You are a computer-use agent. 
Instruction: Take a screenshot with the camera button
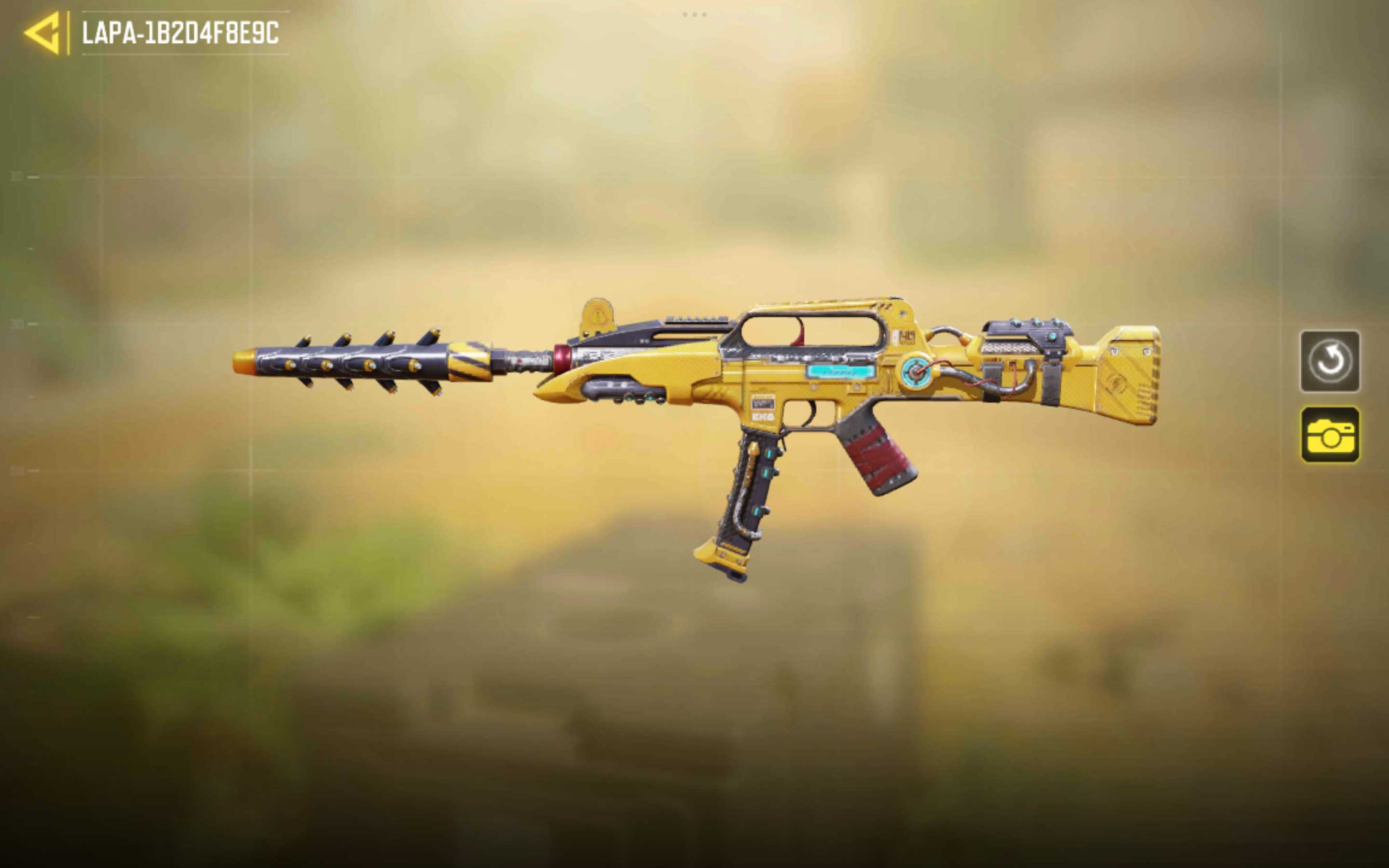[x=1329, y=434]
